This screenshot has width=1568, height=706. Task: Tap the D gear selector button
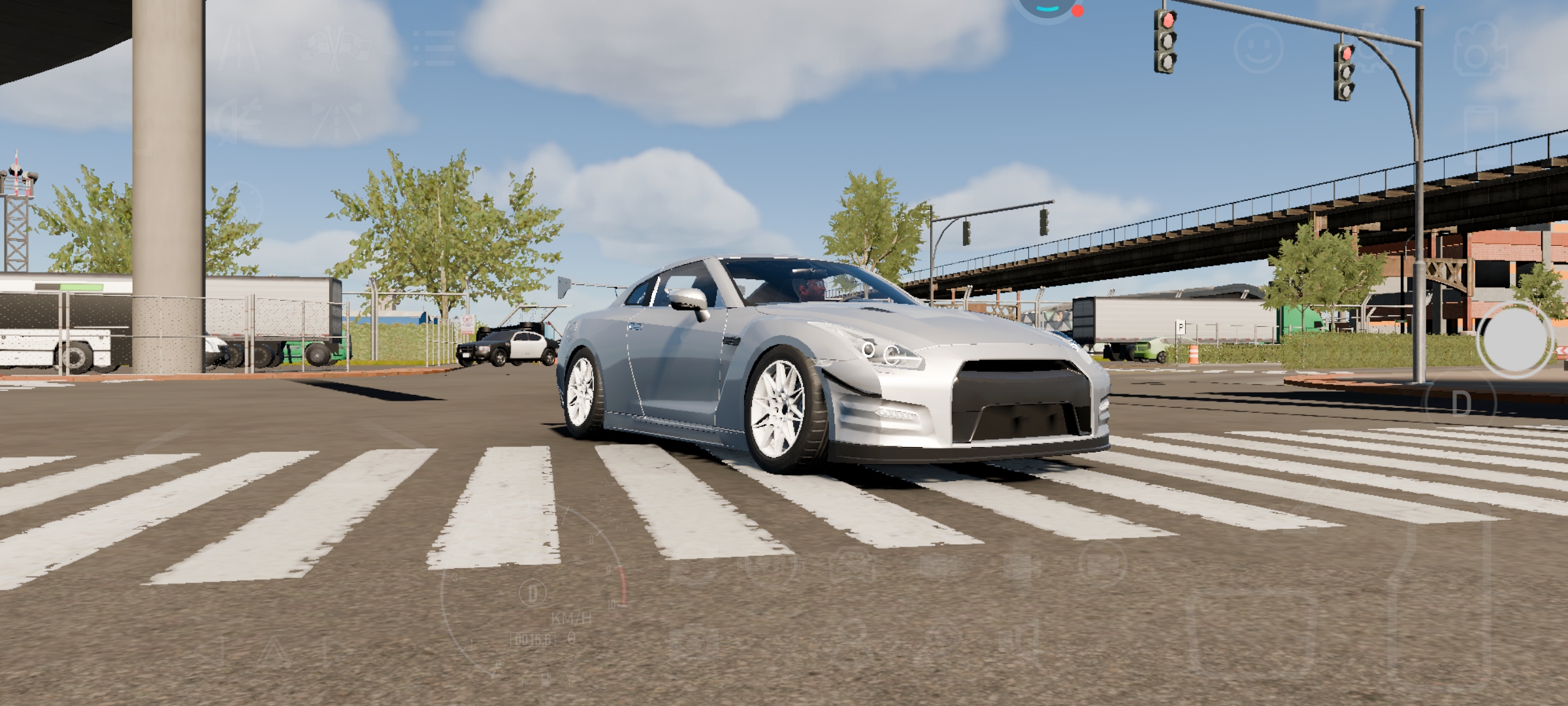[1462, 405]
